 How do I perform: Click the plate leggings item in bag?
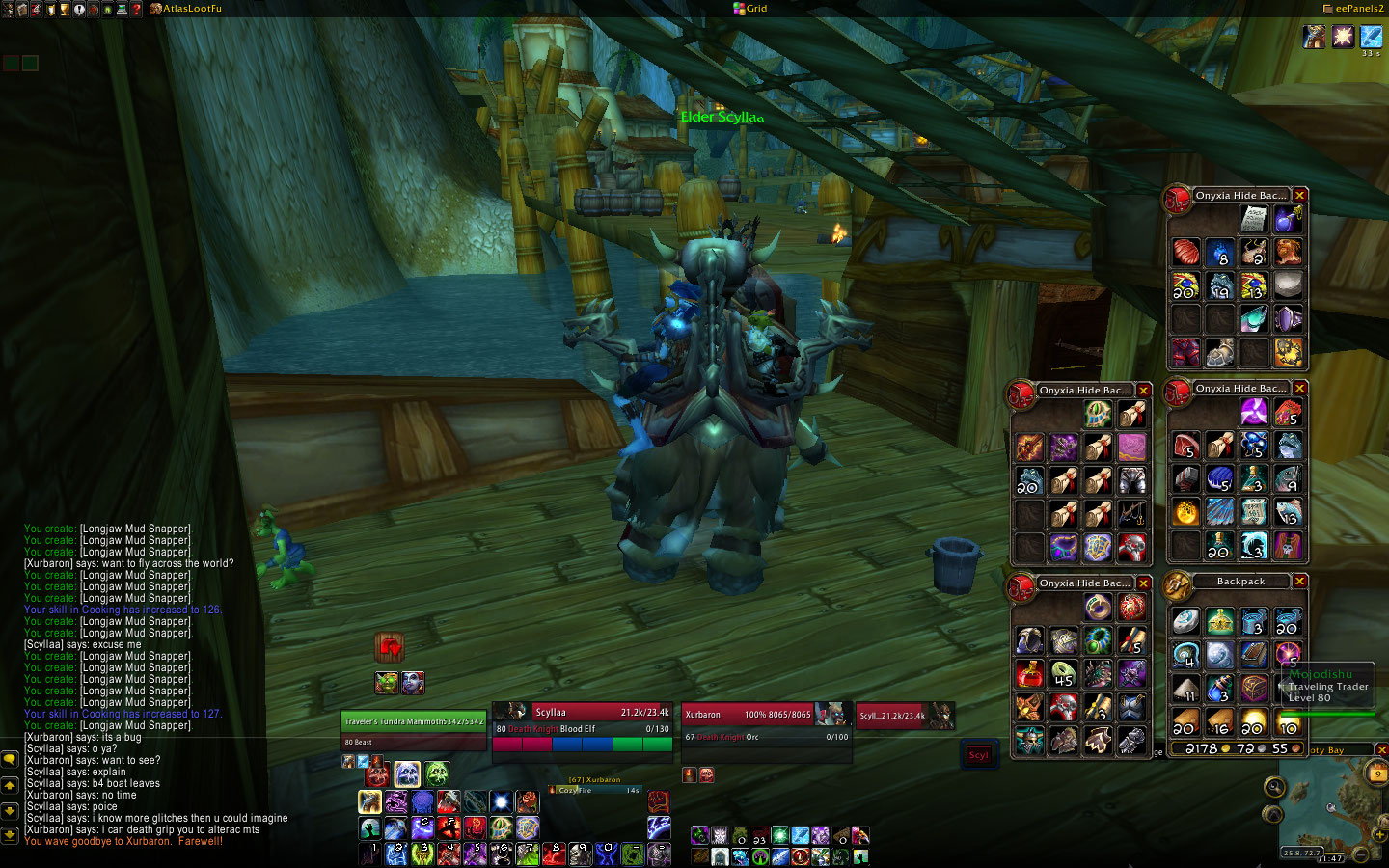(x=1132, y=480)
